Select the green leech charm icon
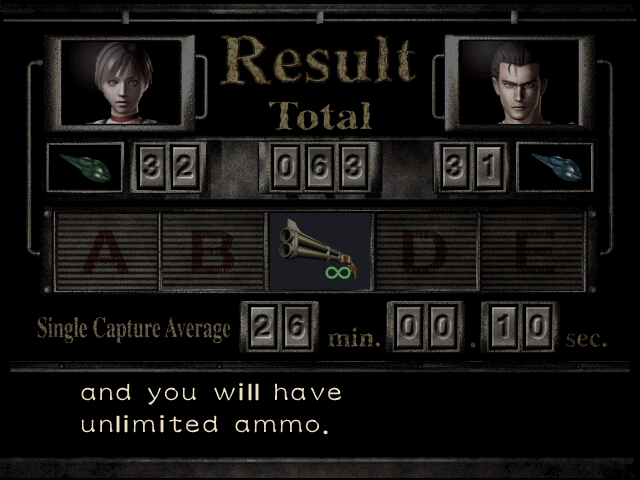 [85, 166]
